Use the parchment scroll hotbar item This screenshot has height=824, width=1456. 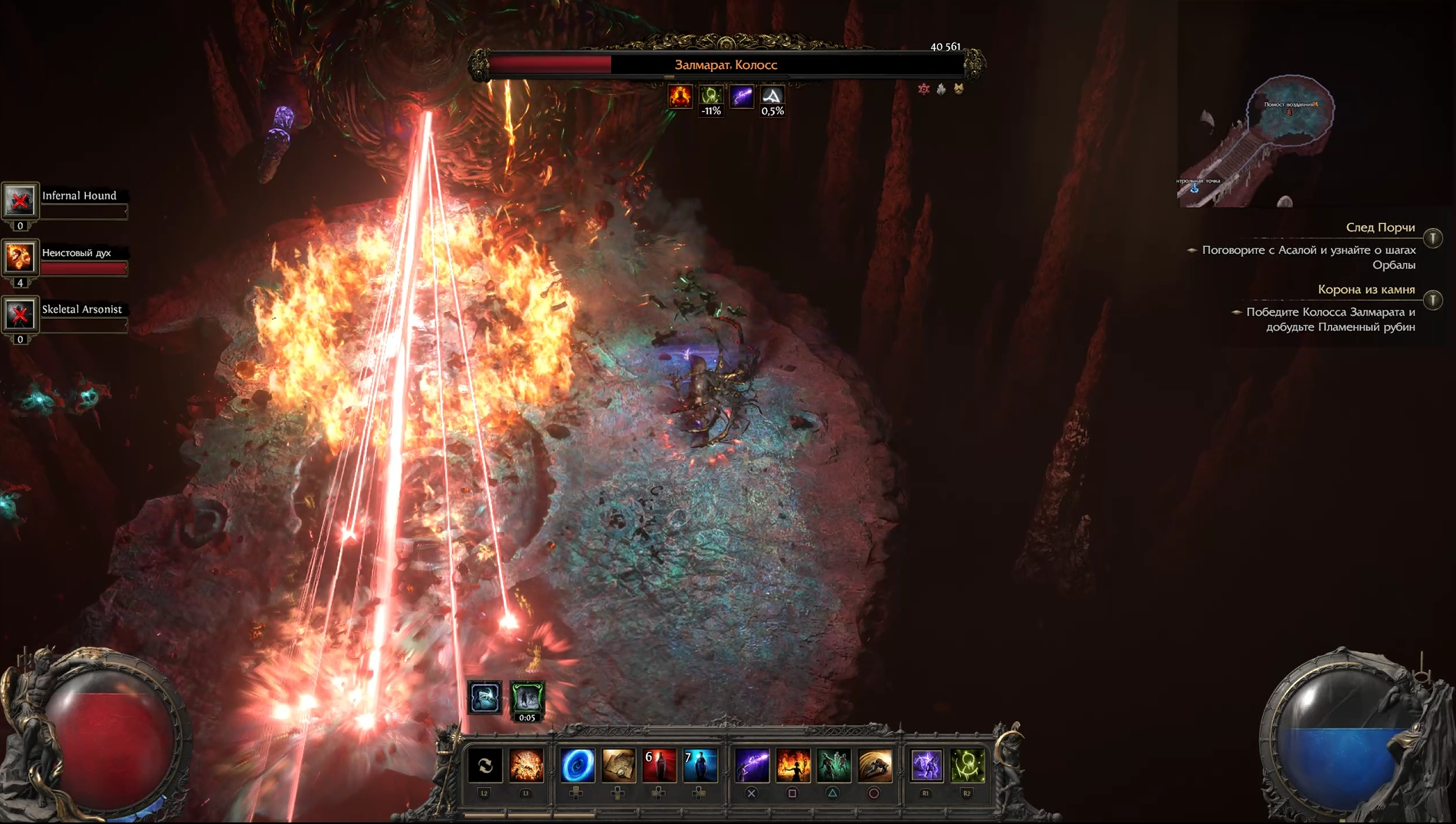tap(618, 765)
